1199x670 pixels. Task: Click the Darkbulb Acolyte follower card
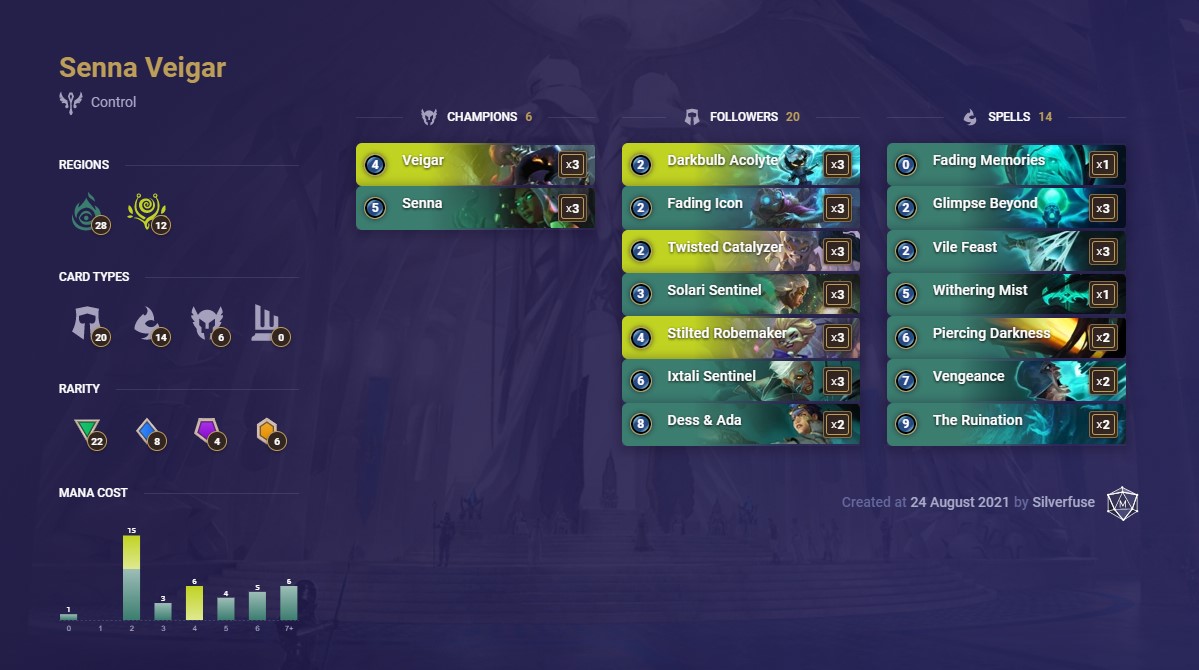pos(740,164)
